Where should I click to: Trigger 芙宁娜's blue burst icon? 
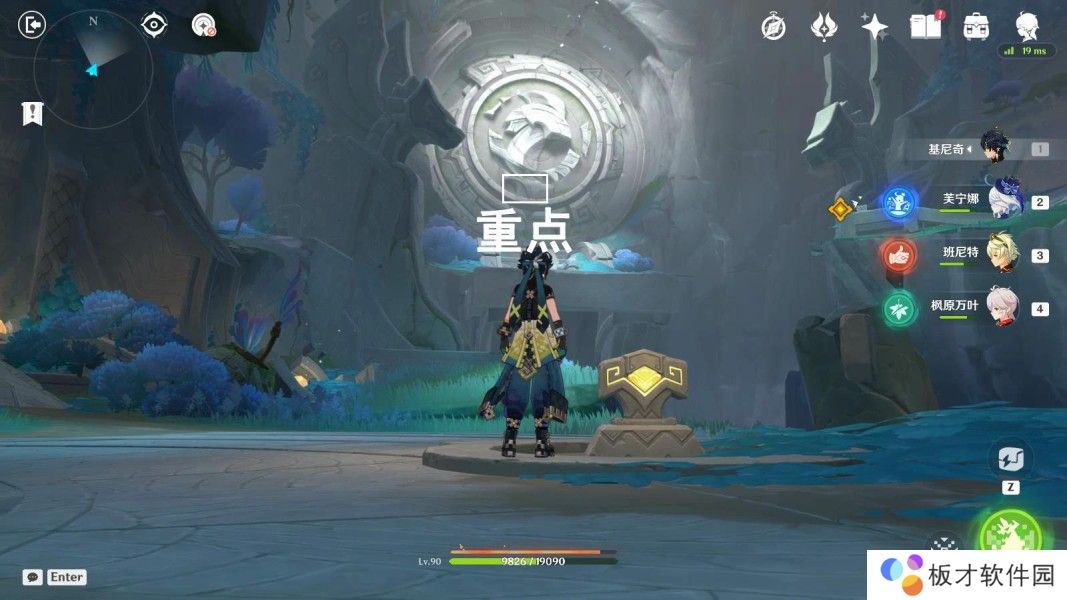tap(899, 202)
